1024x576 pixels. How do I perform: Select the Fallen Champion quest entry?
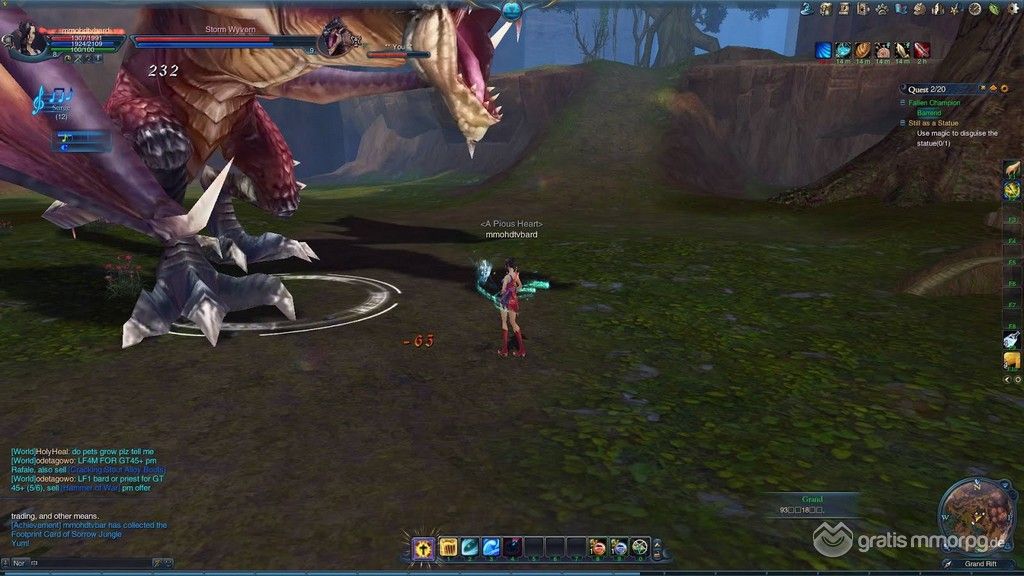coord(934,103)
